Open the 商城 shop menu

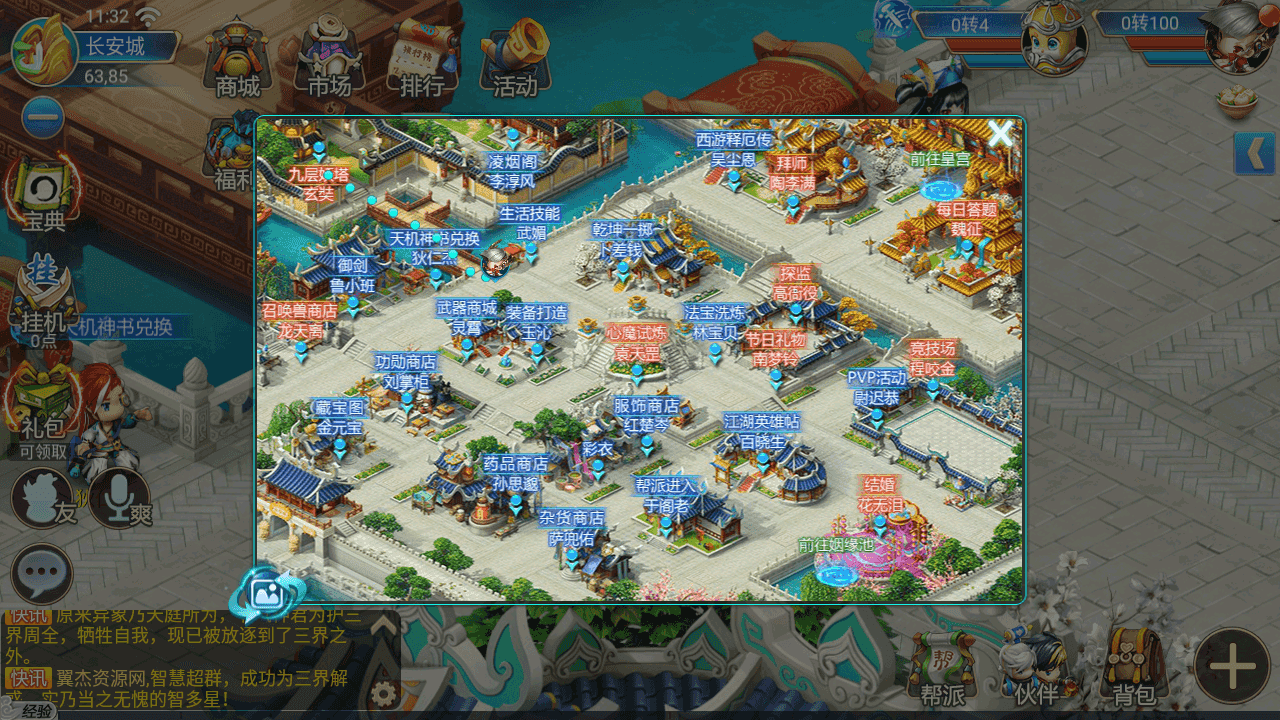(x=238, y=60)
